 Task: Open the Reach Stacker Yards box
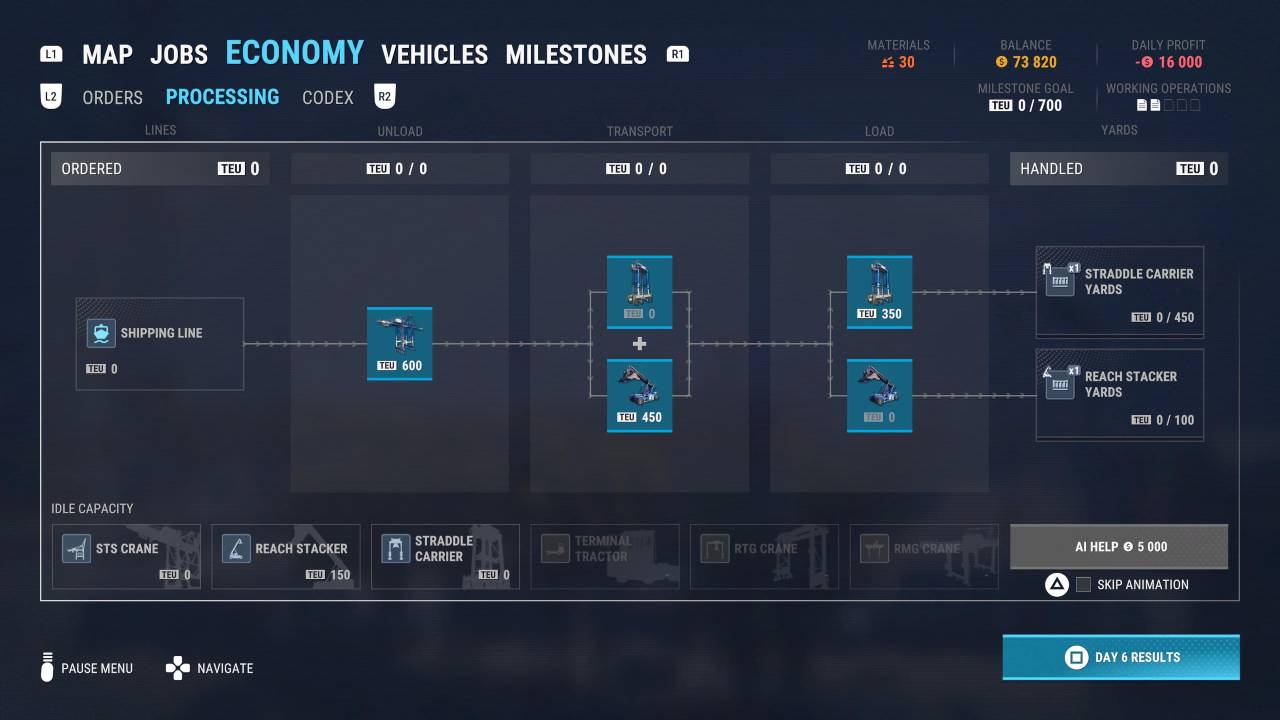click(x=1119, y=395)
